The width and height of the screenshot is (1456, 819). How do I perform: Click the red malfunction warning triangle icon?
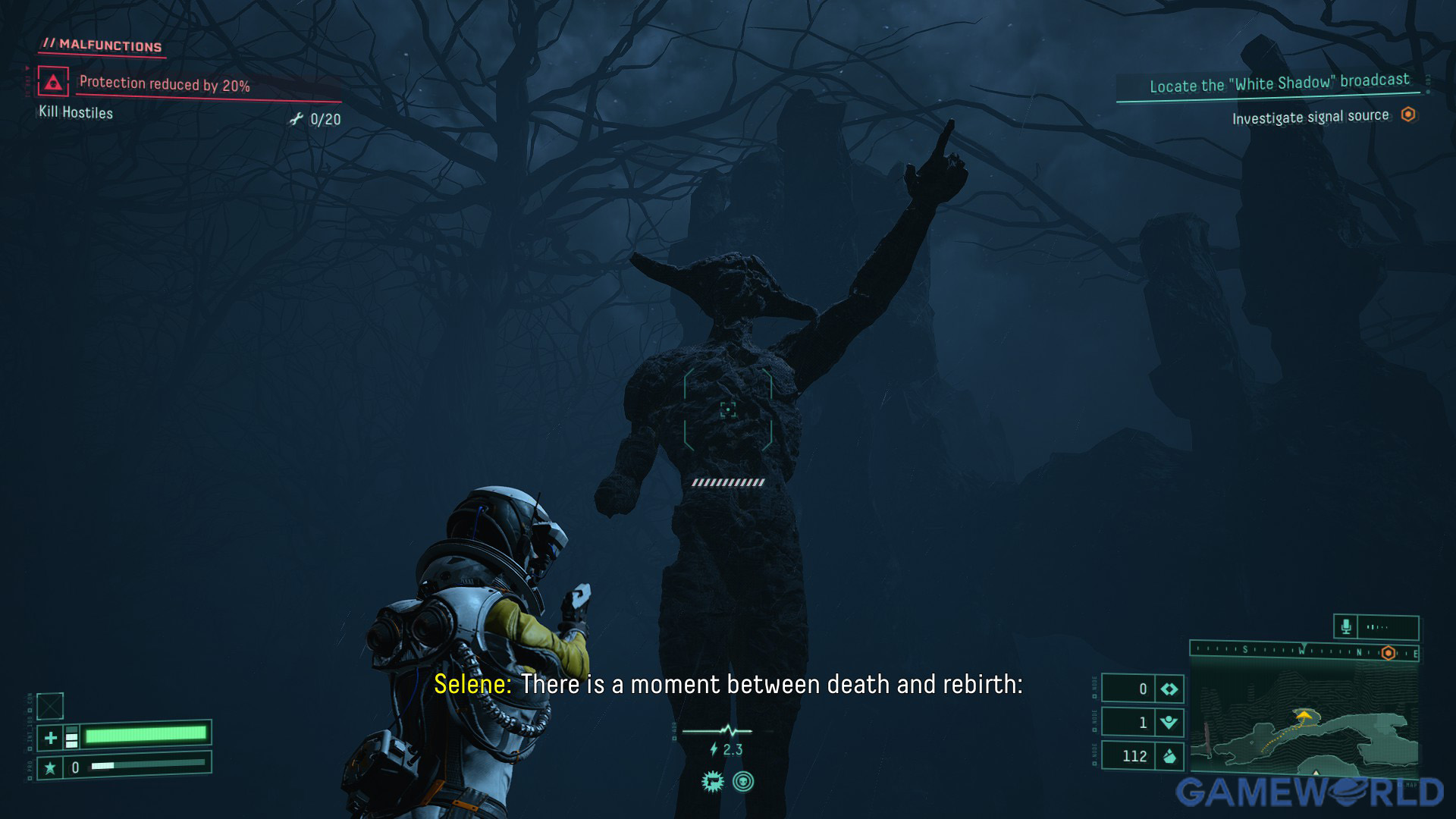pyautogui.click(x=53, y=82)
